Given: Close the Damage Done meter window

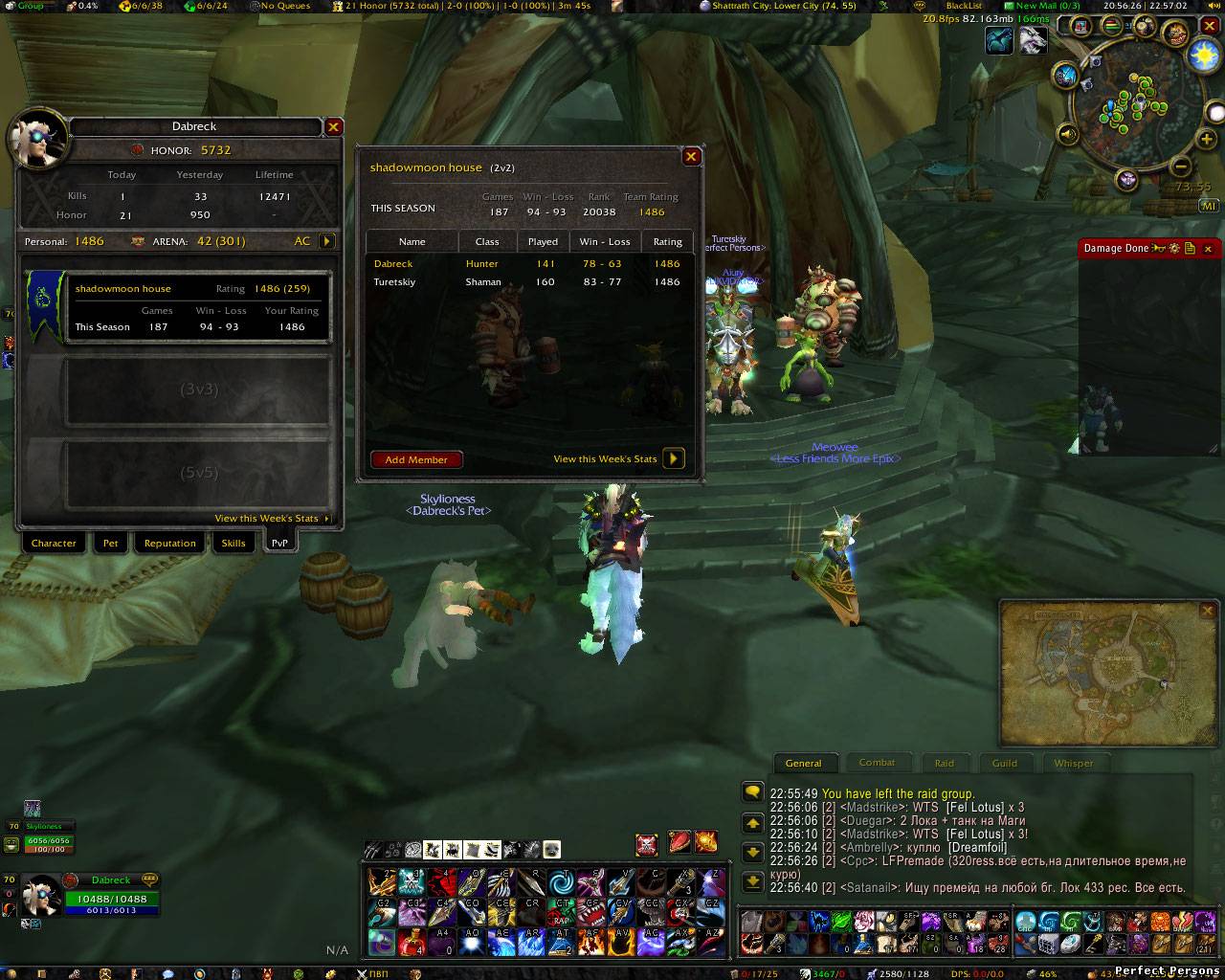Looking at the screenshot, I should click(x=1208, y=249).
